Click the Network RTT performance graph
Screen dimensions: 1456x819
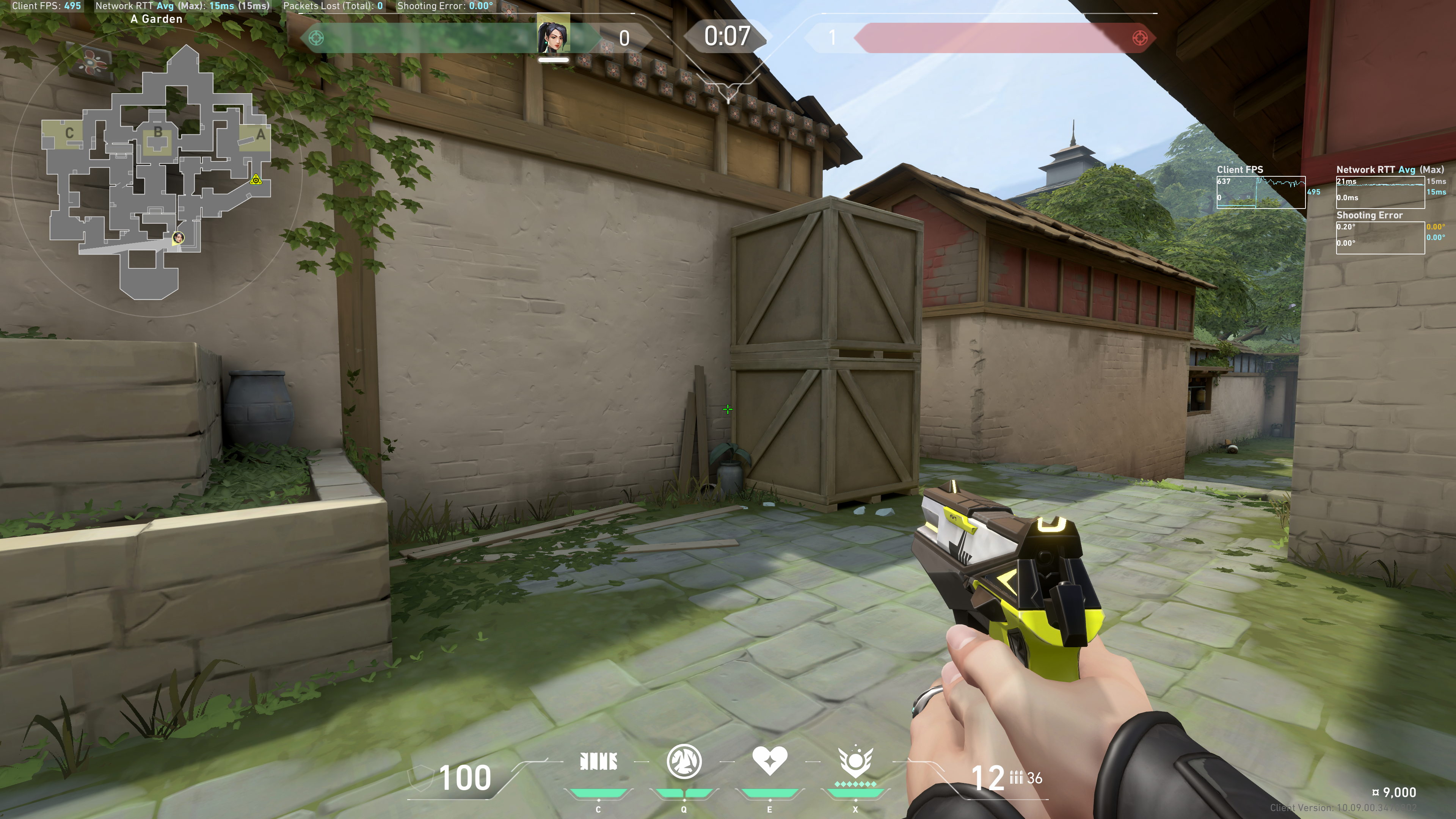1380,192
